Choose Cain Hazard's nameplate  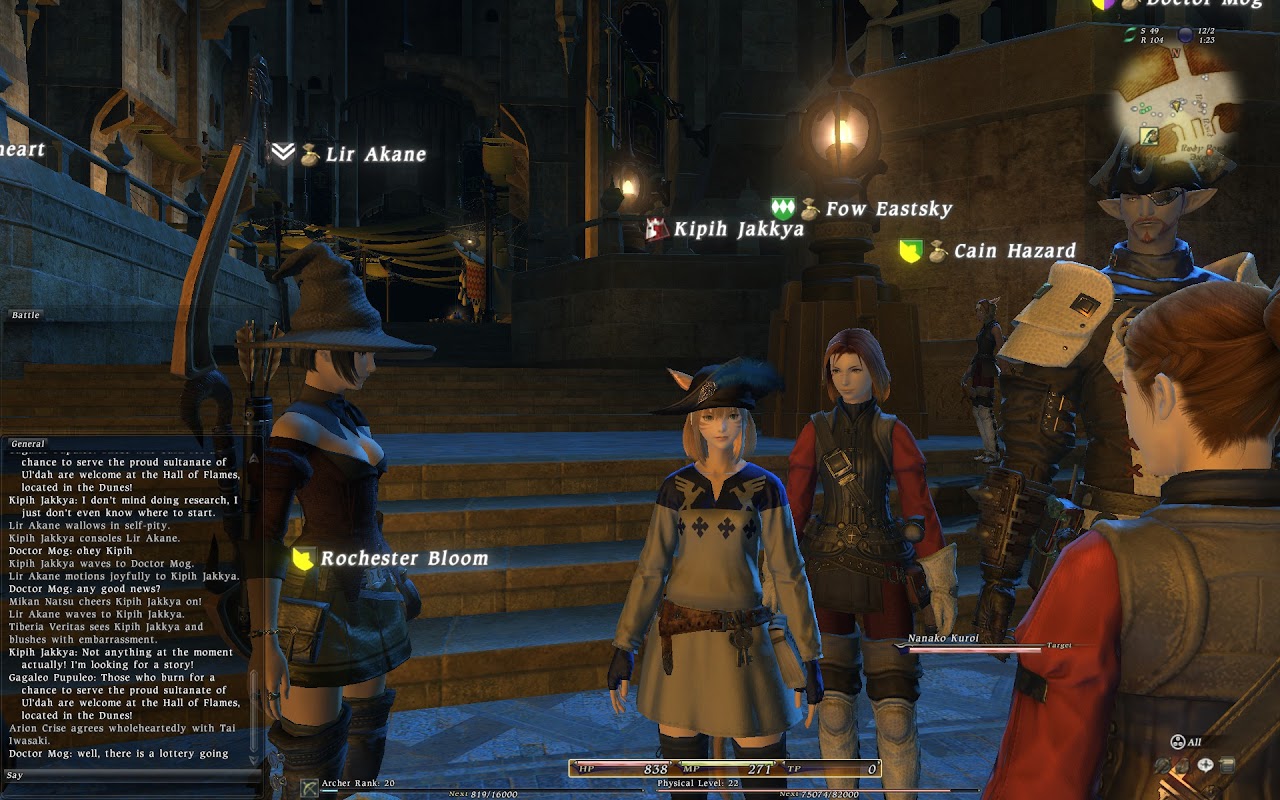point(1014,251)
